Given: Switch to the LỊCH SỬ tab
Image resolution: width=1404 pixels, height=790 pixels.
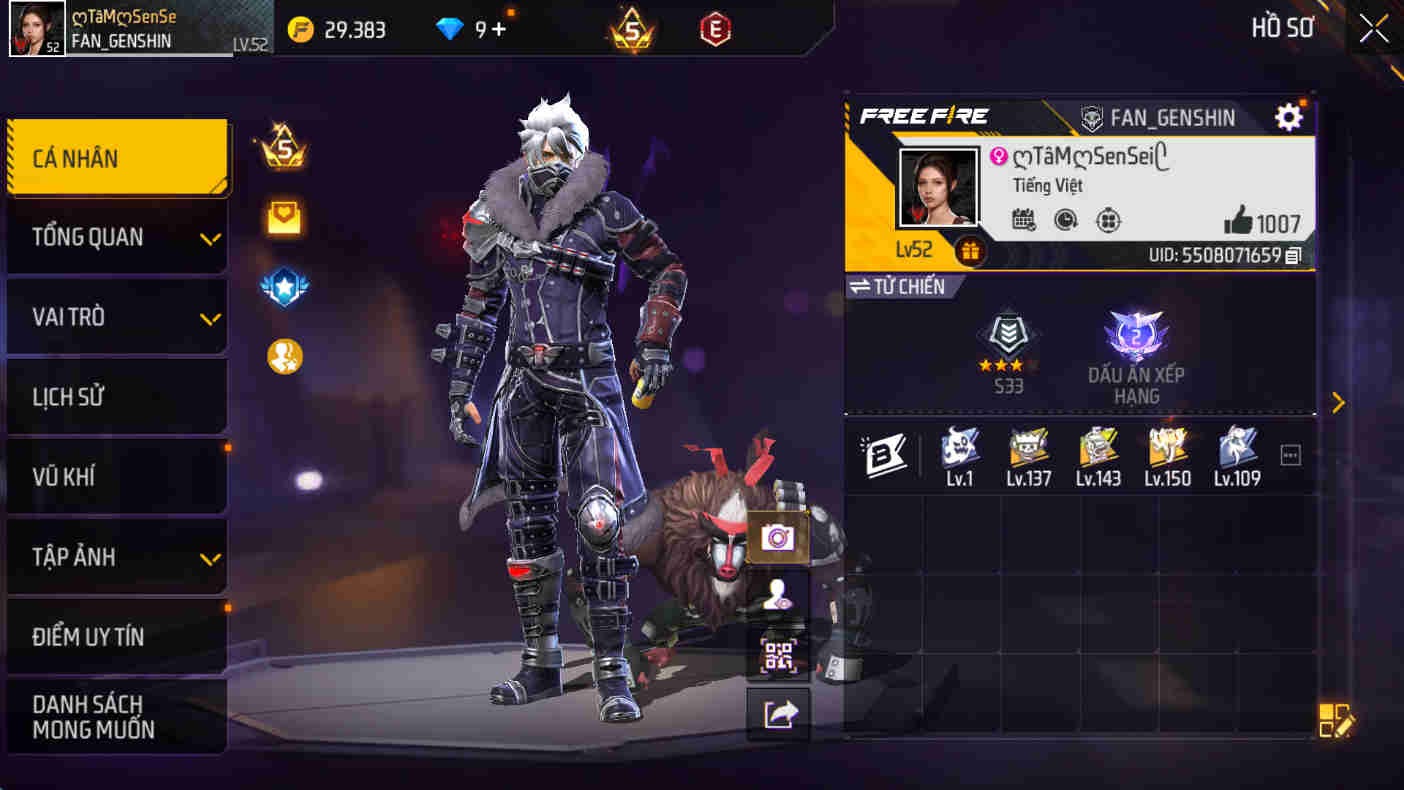Looking at the screenshot, I should click(117, 396).
